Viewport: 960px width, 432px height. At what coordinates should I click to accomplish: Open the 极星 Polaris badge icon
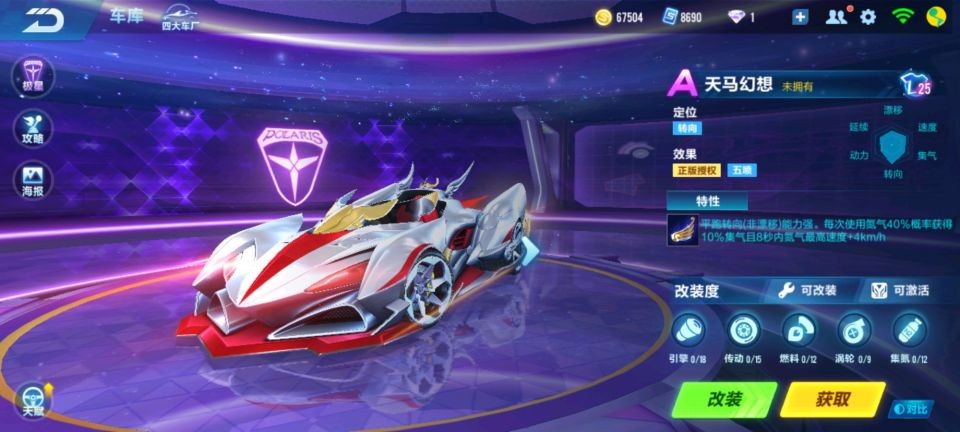pyautogui.click(x=33, y=75)
